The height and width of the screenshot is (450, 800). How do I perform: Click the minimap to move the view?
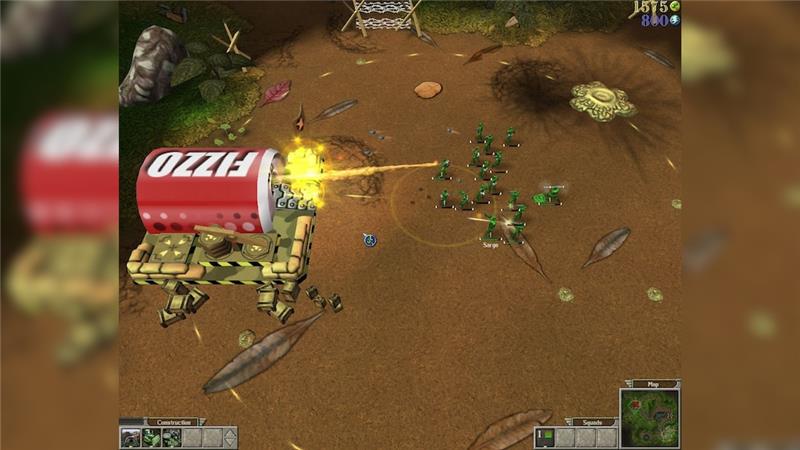pyautogui.click(x=649, y=418)
